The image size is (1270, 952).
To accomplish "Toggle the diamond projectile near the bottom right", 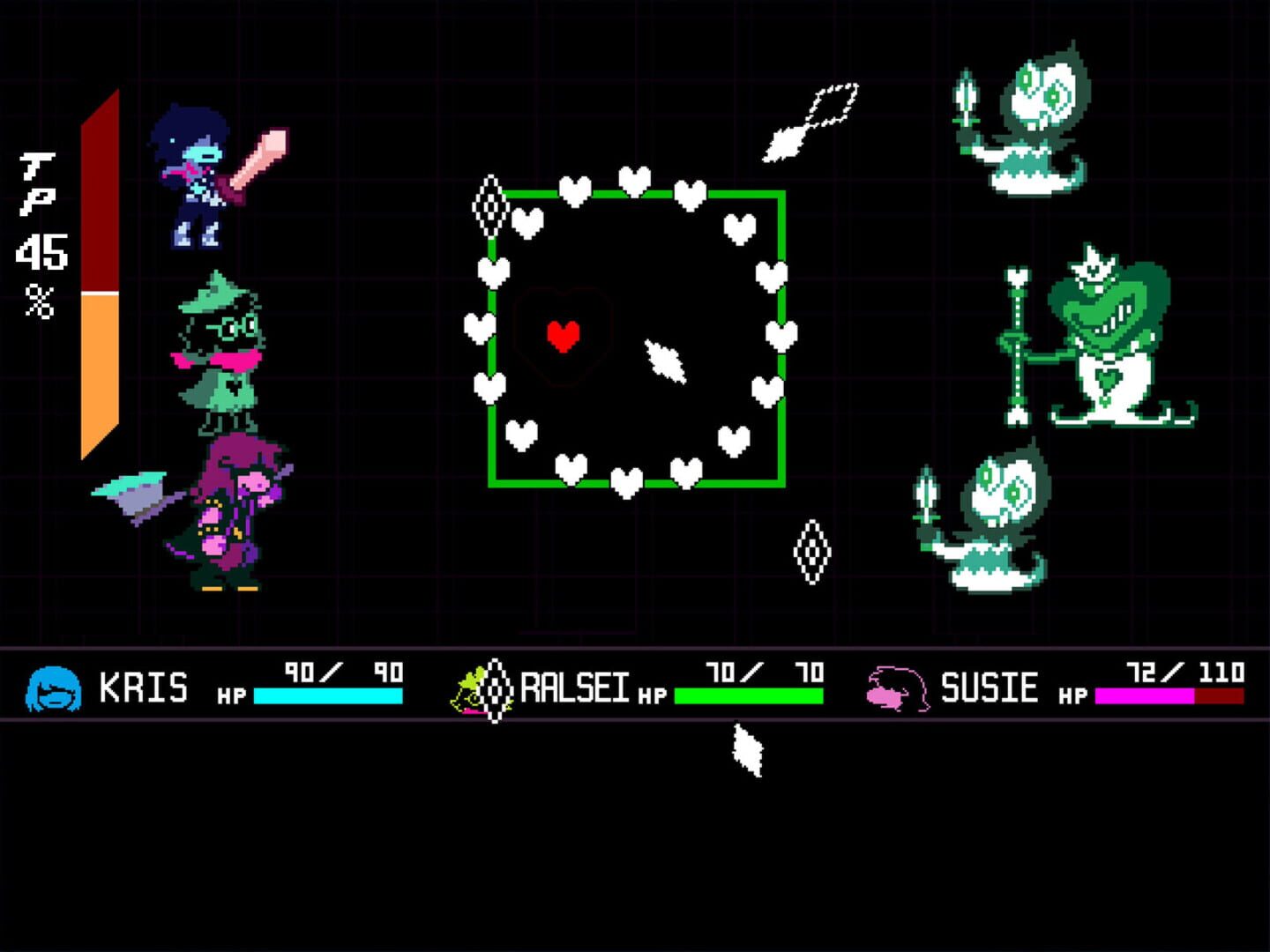I will tap(811, 551).
